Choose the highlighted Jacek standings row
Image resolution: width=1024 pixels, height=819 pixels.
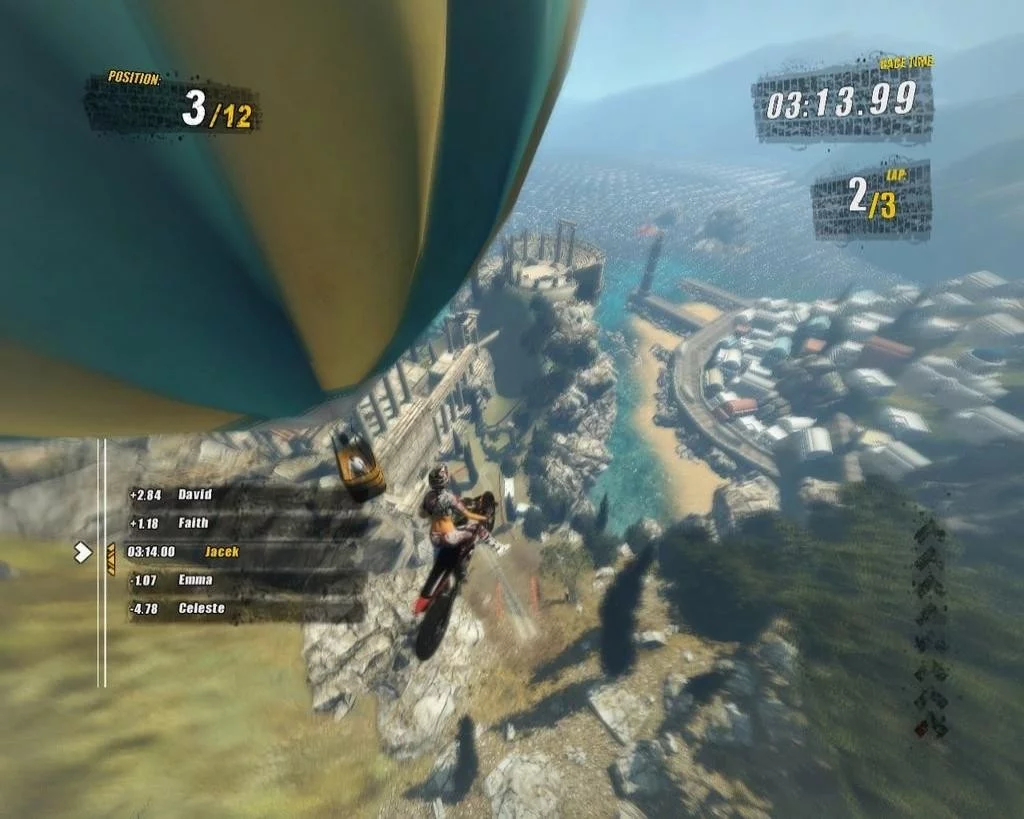(x=240, y=552)
